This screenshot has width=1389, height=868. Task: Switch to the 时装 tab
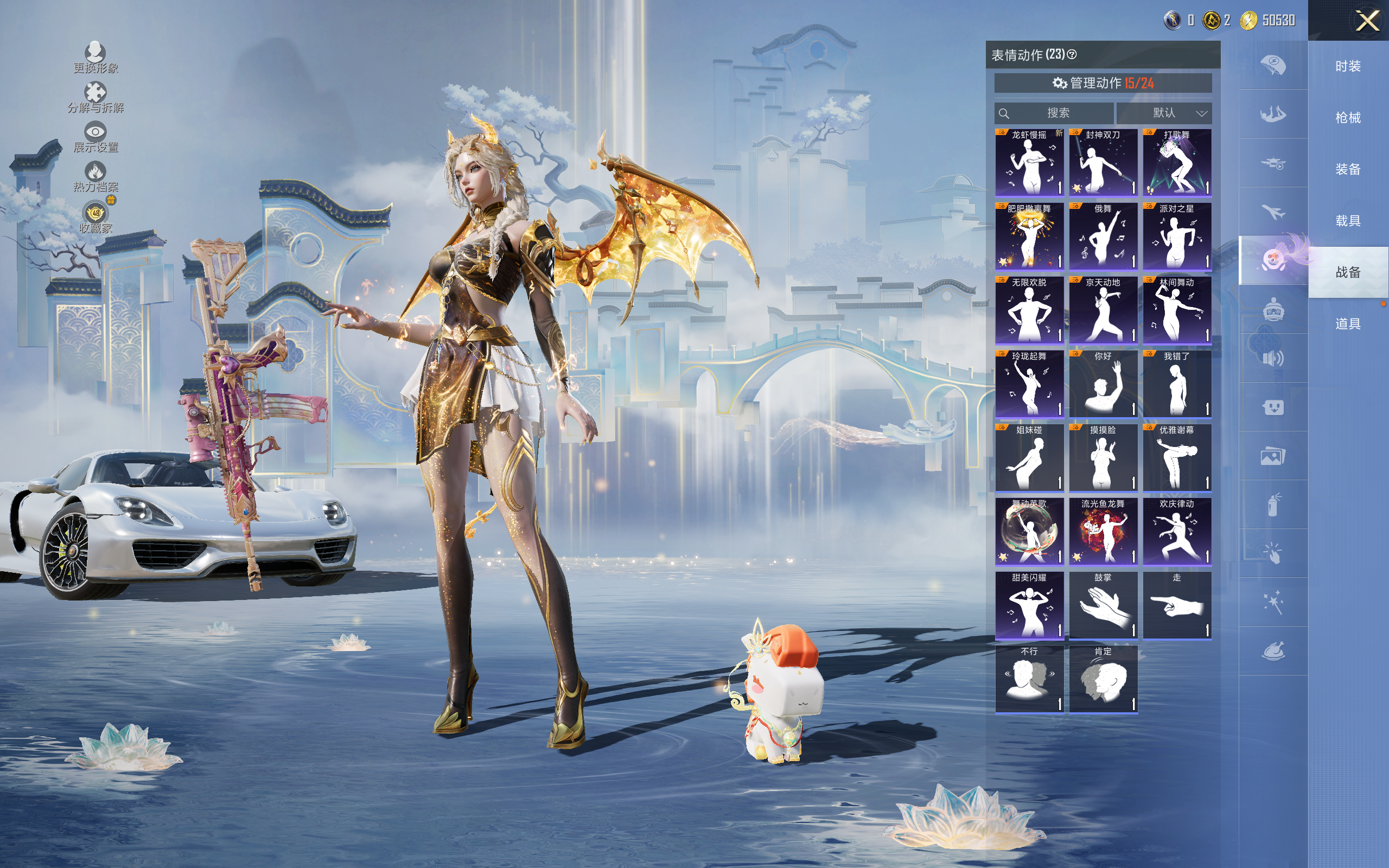point(1348,67)
